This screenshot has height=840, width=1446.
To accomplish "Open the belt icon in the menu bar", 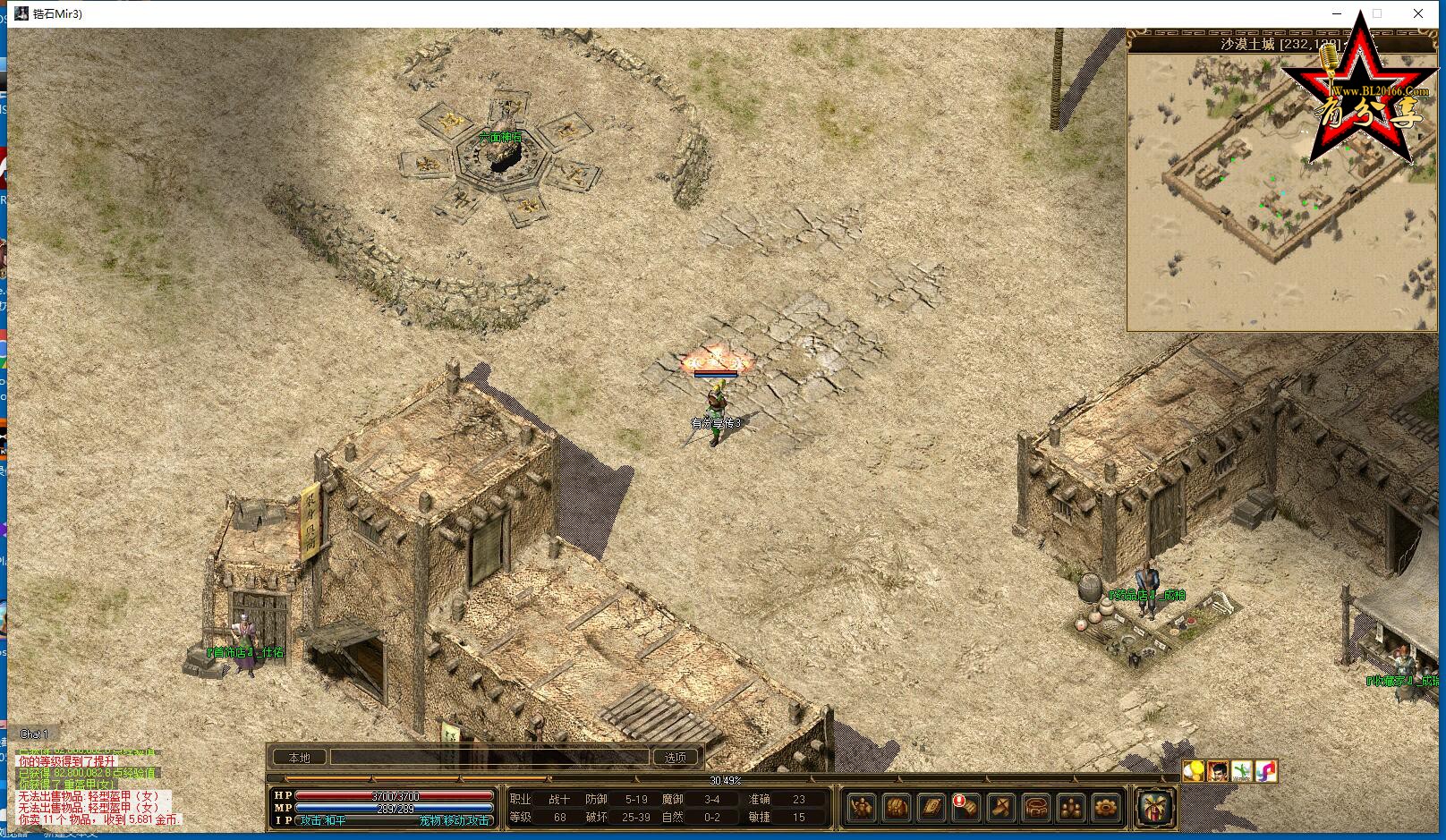I will coord(1036,808).
